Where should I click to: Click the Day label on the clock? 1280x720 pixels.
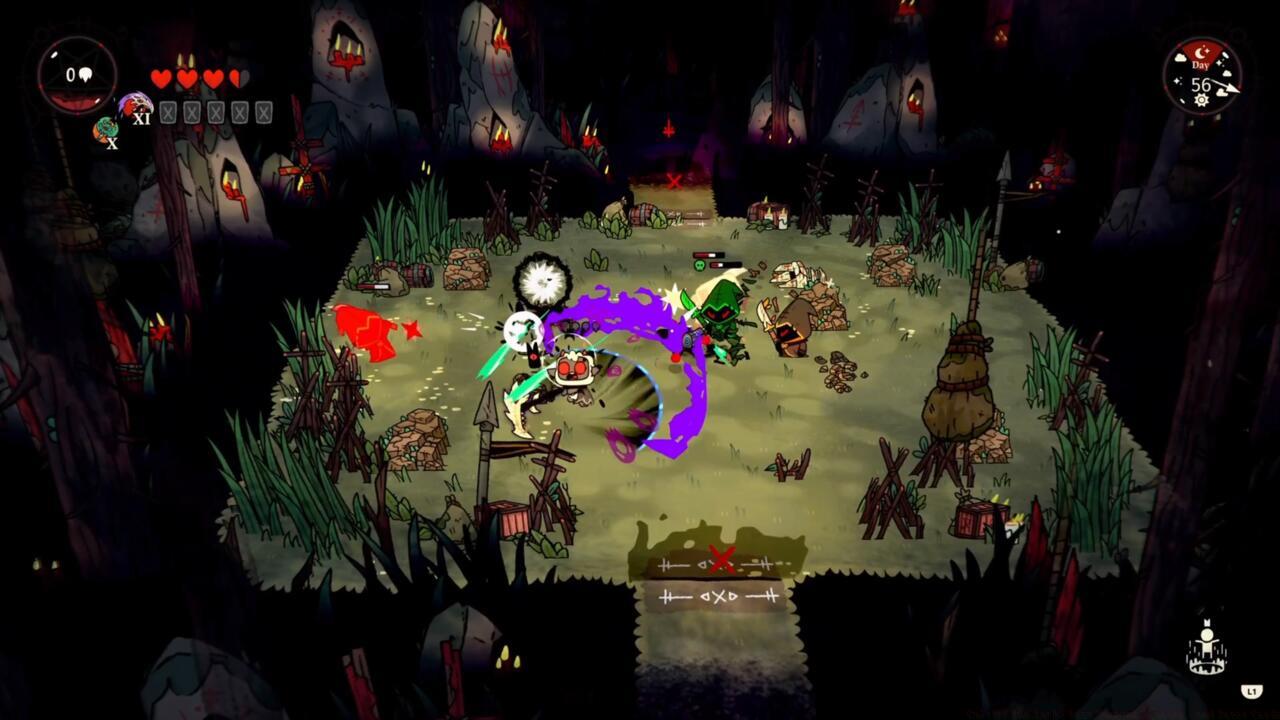pyautogui.click(x=1201, y=65)
